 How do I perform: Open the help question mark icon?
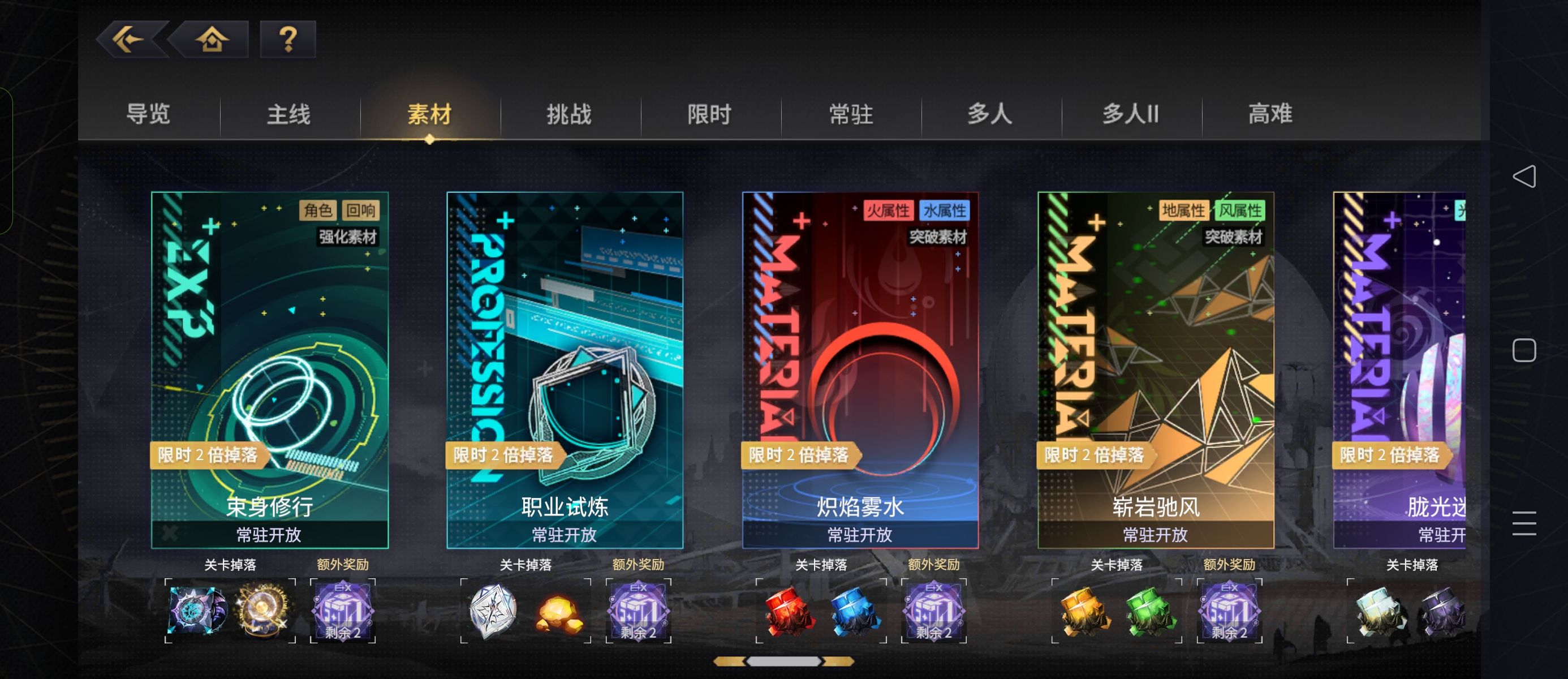tap(287, 40)
